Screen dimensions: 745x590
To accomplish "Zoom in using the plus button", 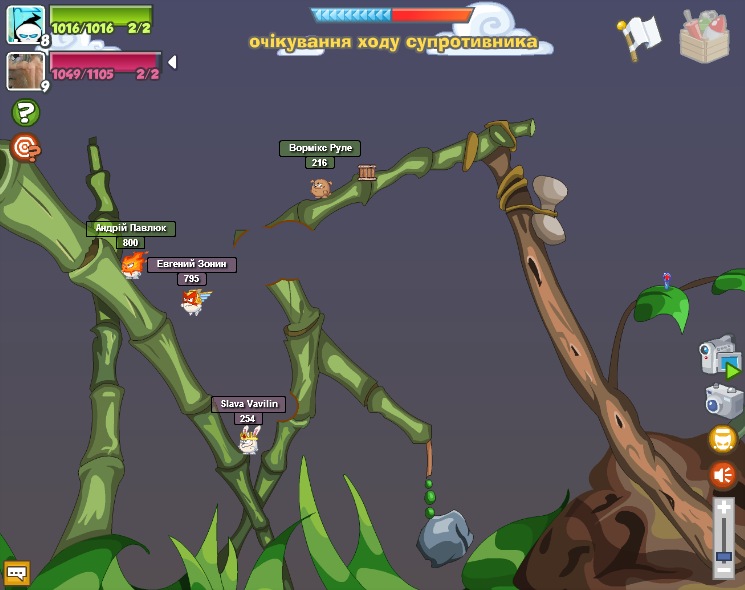I will pos(724,508).
